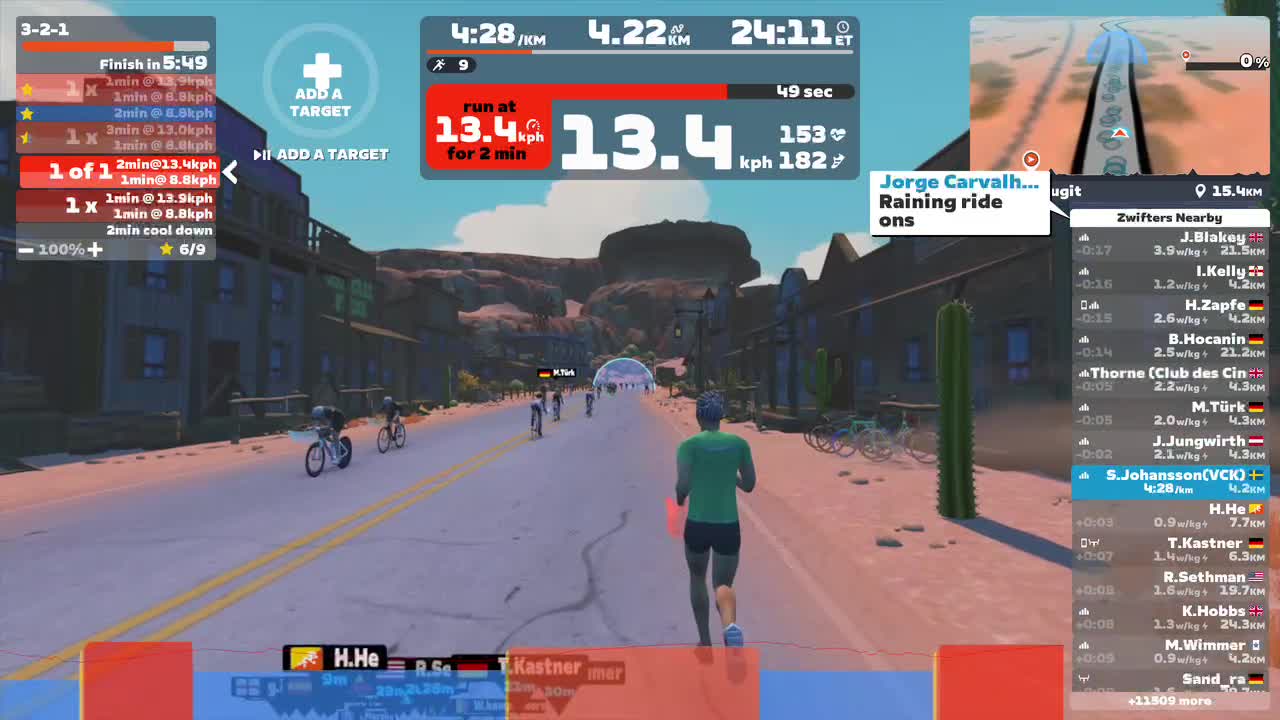Click the Zwifters Nearby header tab

[1170, 218]
